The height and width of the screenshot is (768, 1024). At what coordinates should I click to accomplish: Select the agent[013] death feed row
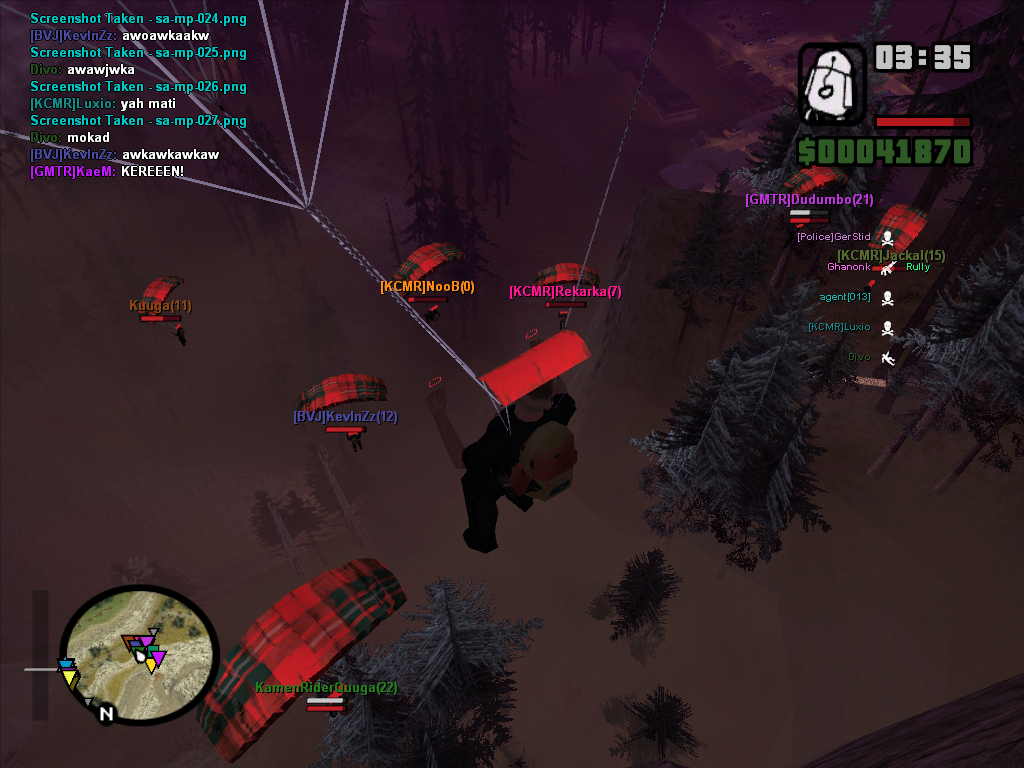856,297
